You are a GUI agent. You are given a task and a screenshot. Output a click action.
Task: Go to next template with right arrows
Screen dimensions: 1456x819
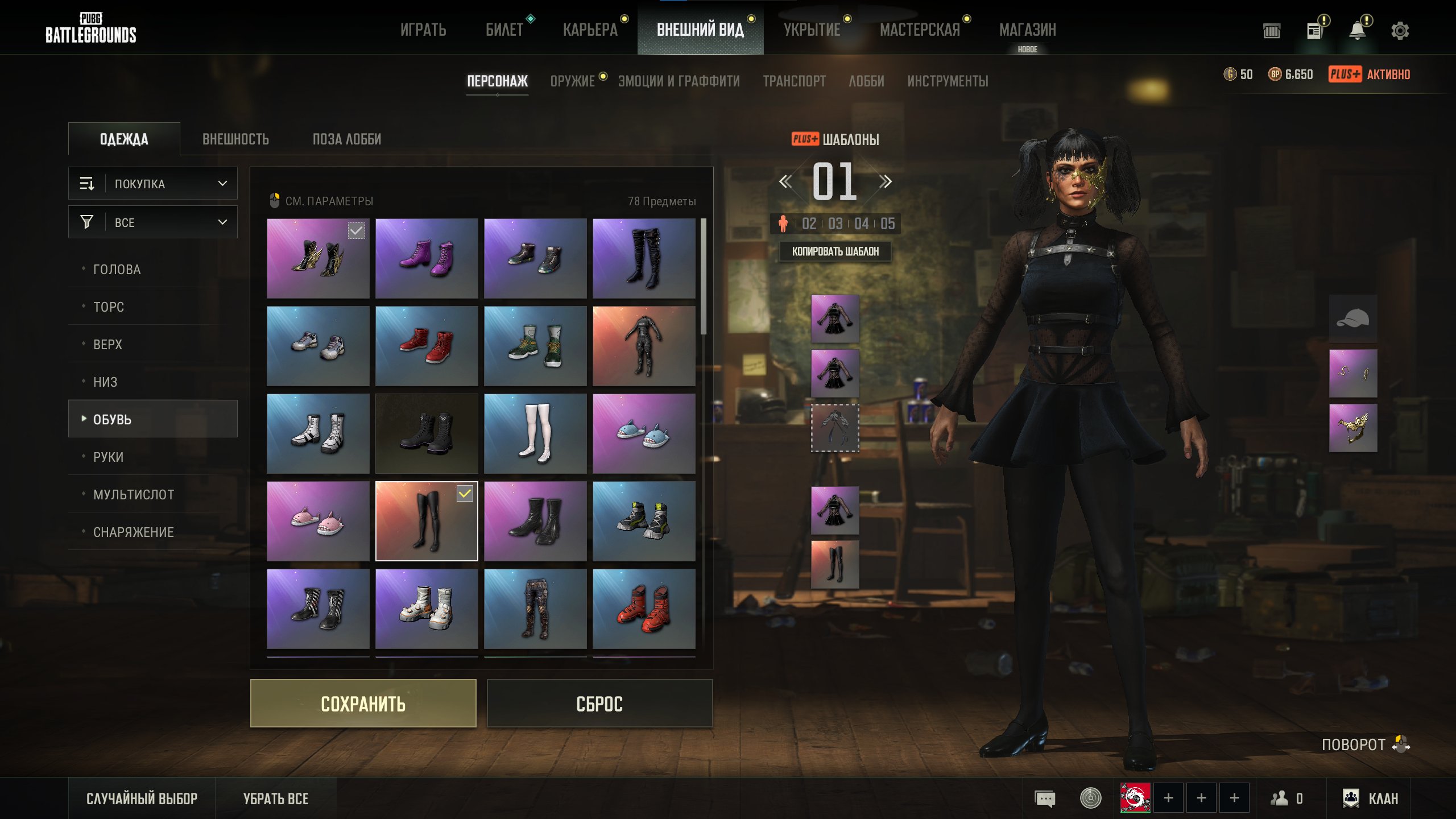point(885,182)
